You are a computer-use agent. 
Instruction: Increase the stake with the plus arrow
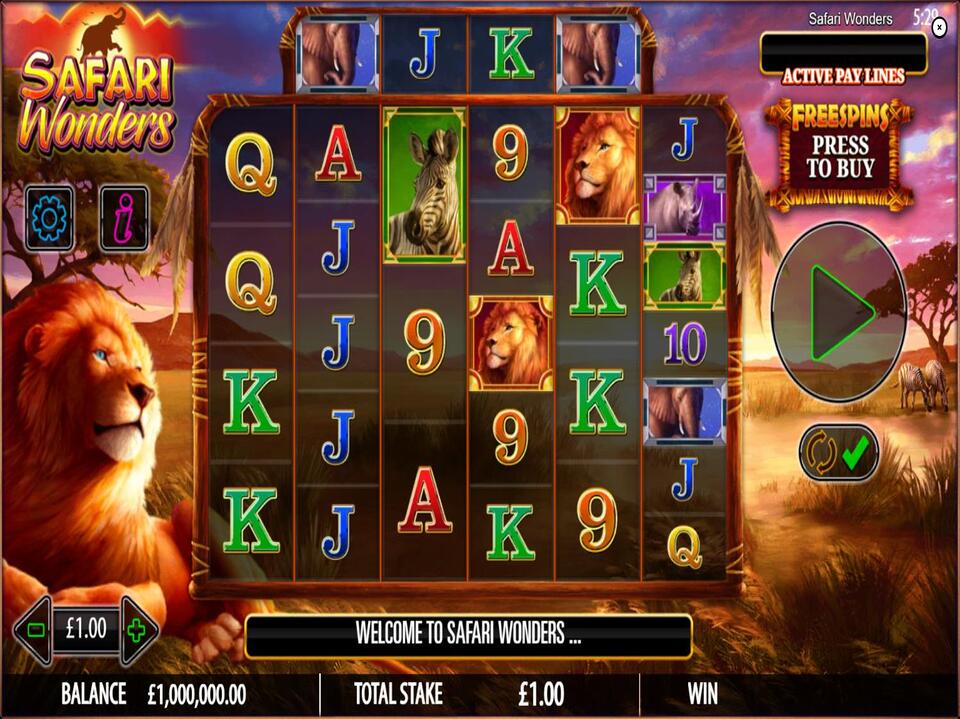(137, 630)
